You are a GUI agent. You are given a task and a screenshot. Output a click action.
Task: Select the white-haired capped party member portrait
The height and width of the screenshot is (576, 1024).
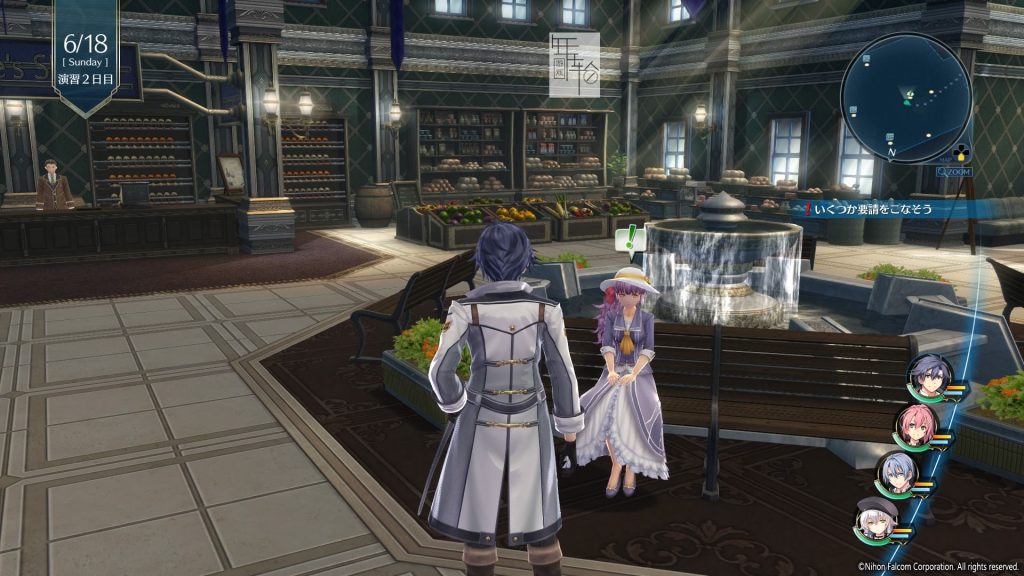874,519
